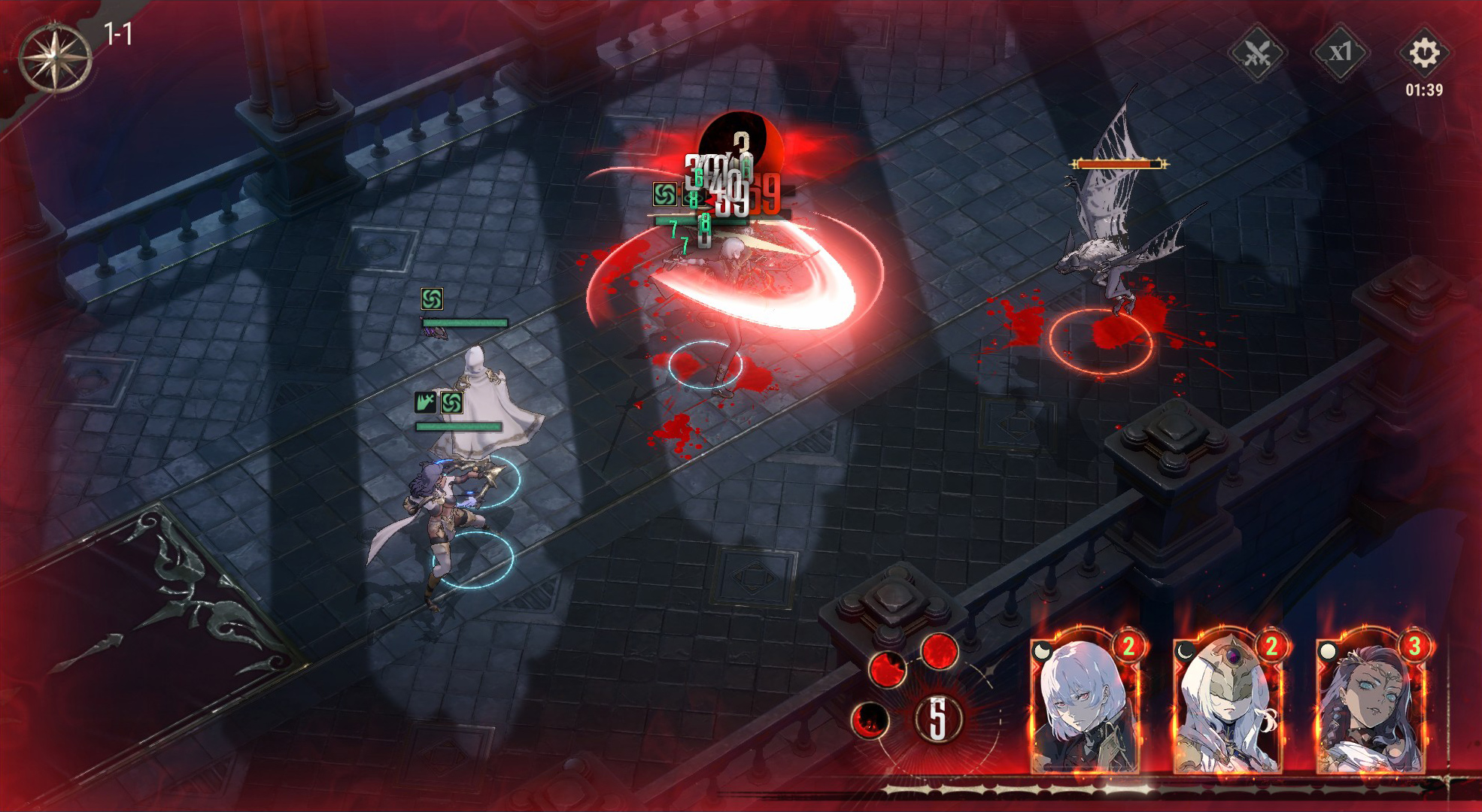
Task: Click the compass star stage icon
Action: click(55, 58)
